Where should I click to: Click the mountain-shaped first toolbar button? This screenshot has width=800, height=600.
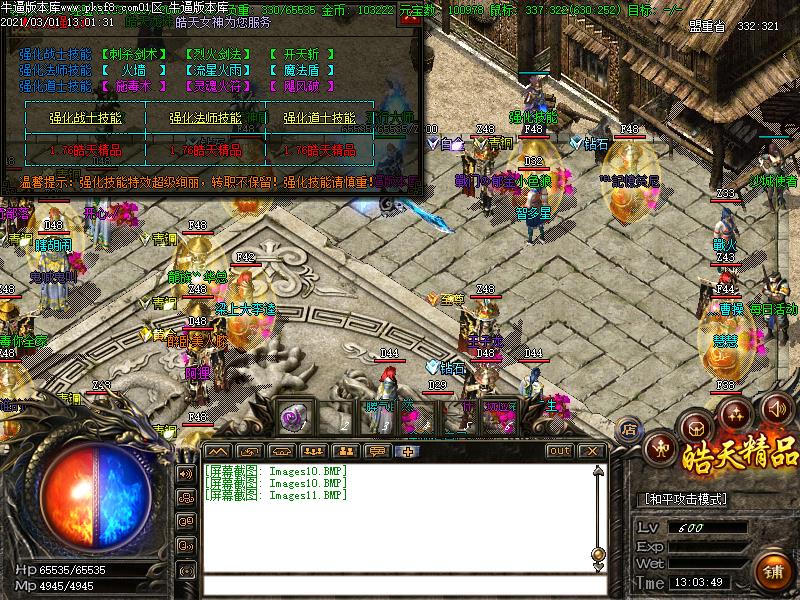coord(217,451)
